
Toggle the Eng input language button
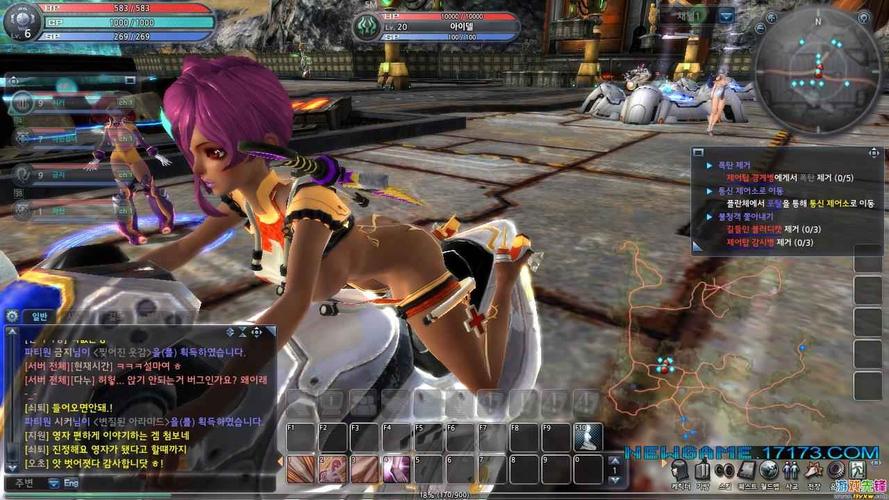point(68,482)
